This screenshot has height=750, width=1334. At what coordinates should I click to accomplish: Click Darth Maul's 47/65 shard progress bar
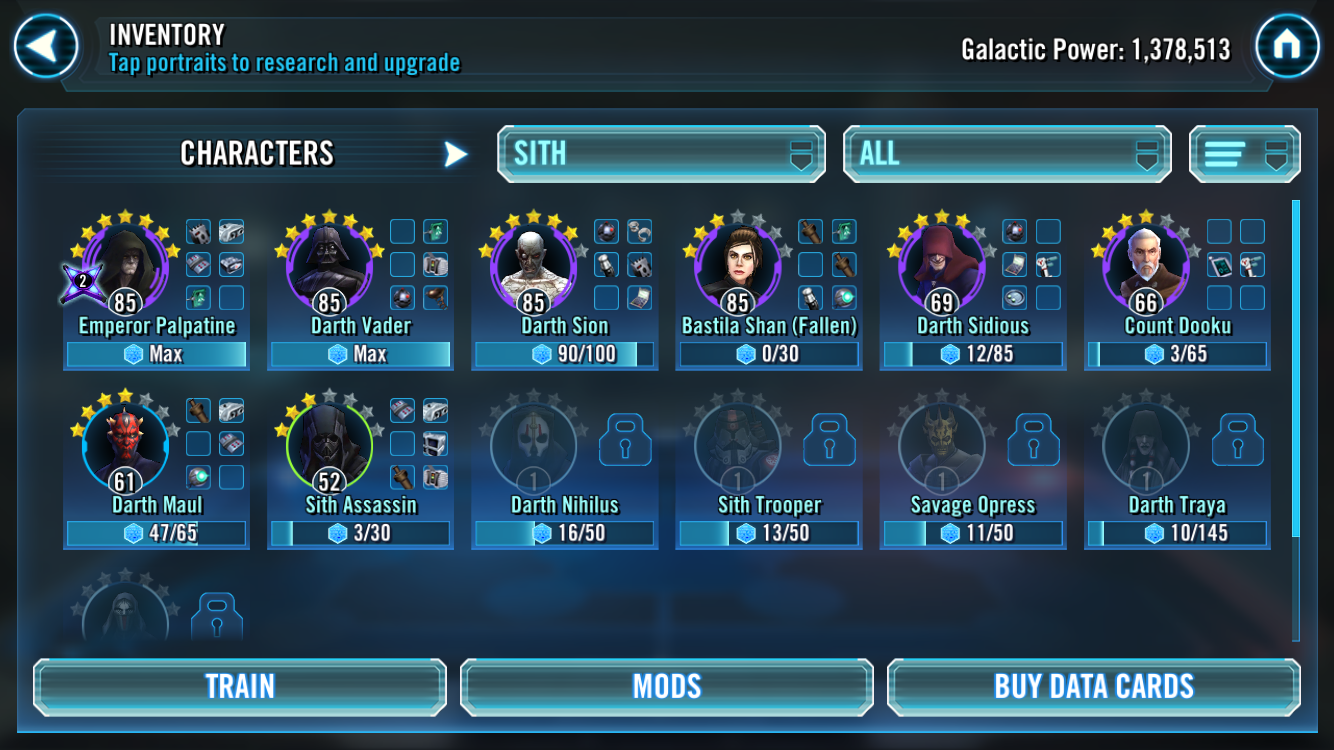[156, 533]
